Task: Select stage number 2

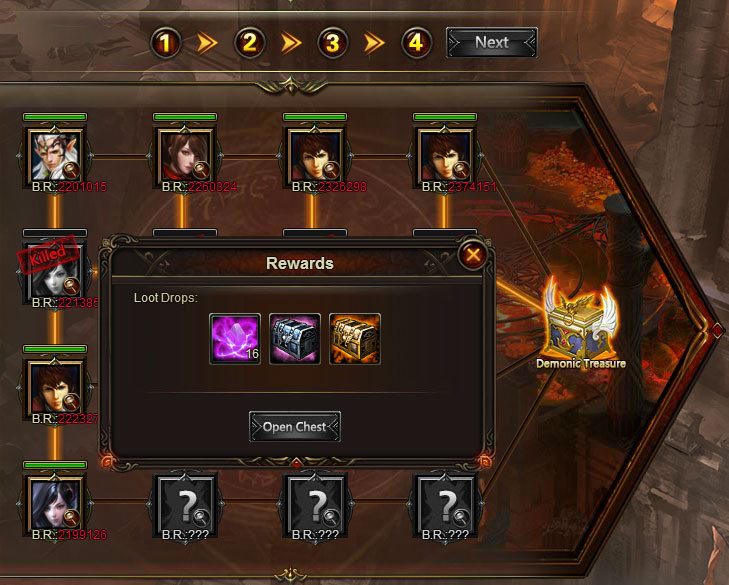Action: 249,43
